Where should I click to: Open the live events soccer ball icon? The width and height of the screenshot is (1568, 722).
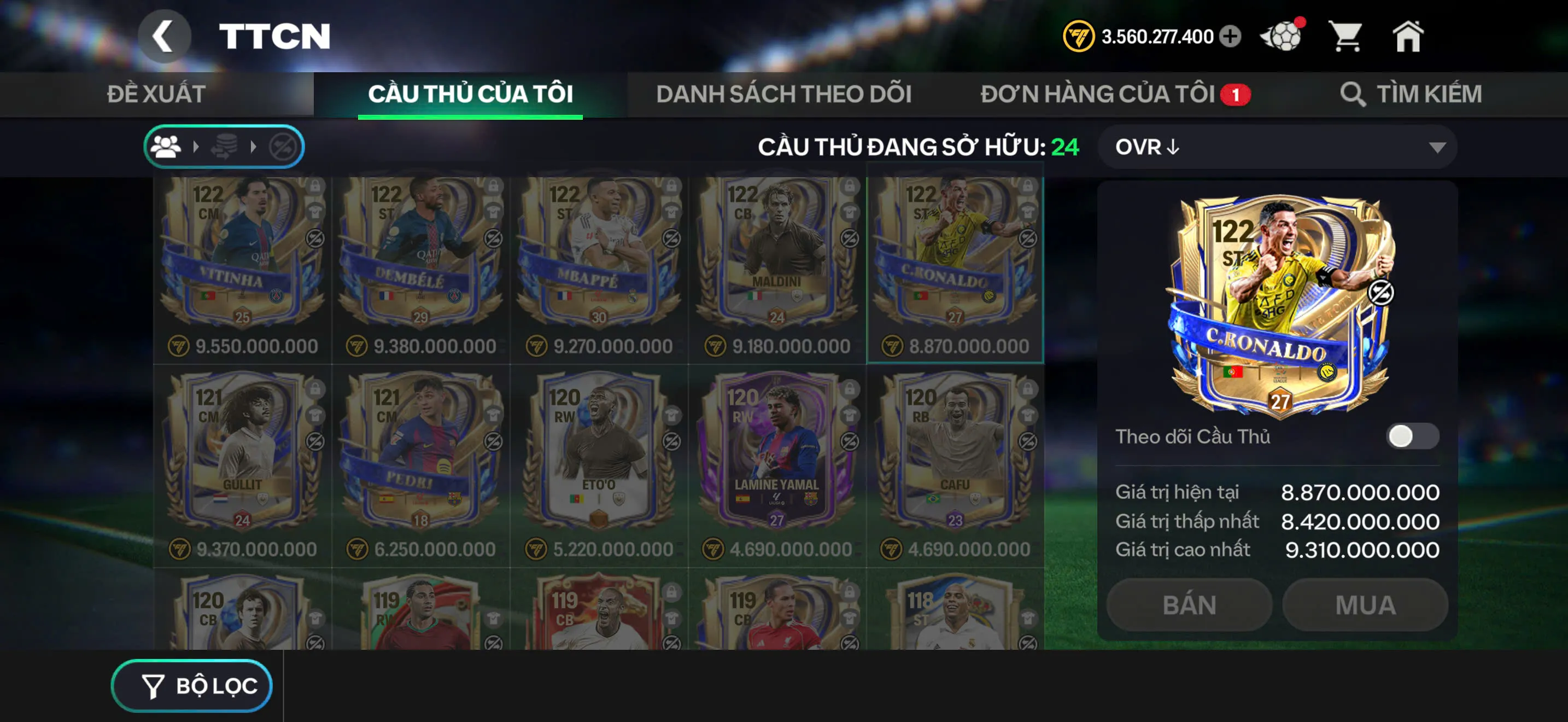(x=1282, y=38)
